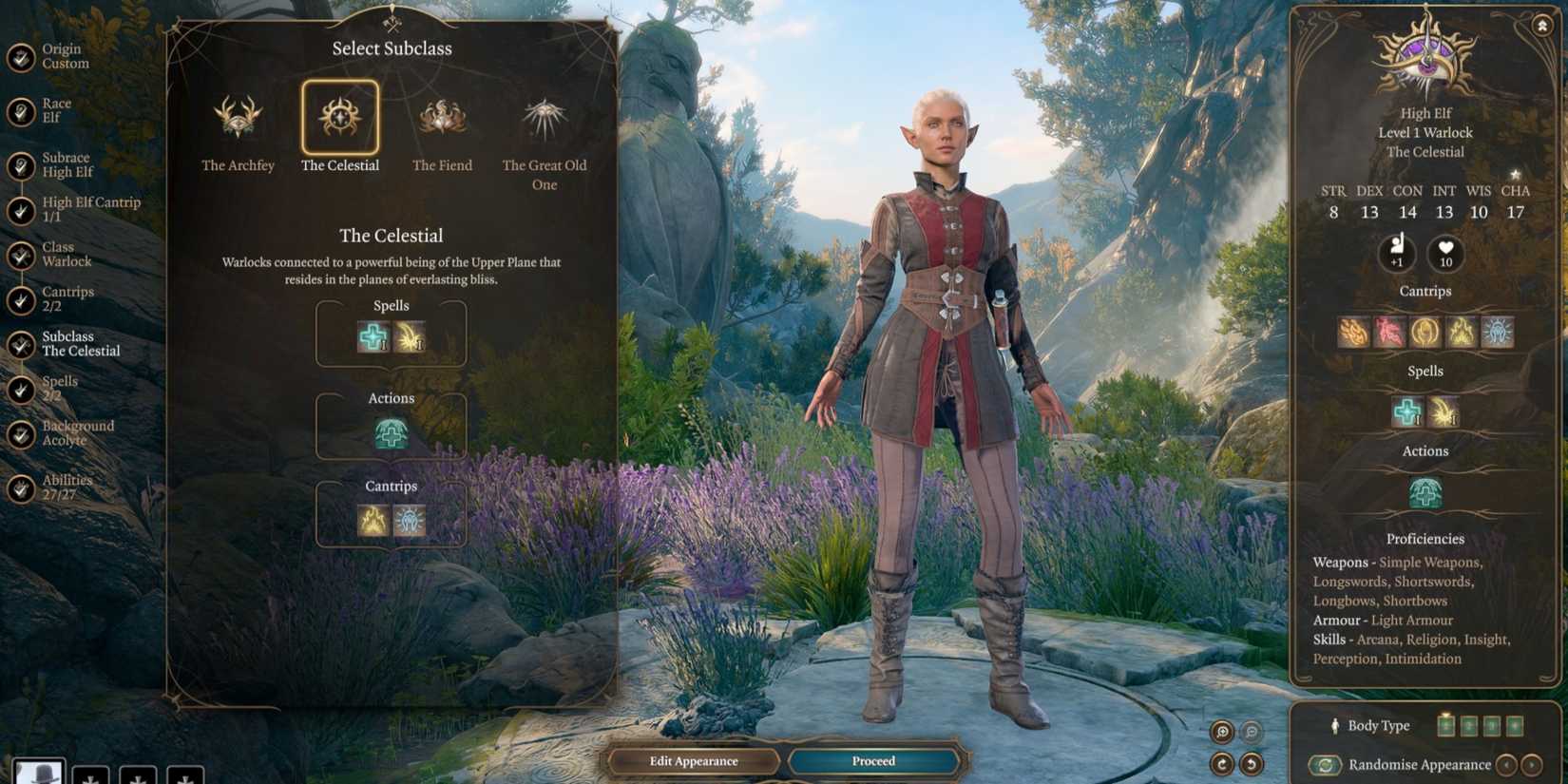View the Fire Bolt cantrip icon on right panel

[x=1353, y=333]
